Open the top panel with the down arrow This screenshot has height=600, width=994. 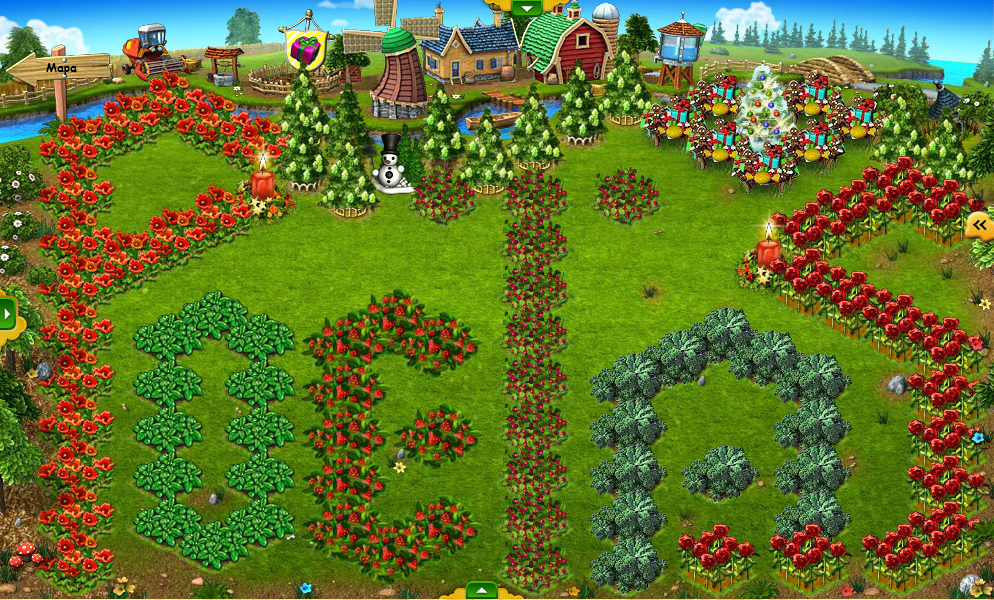526,7
